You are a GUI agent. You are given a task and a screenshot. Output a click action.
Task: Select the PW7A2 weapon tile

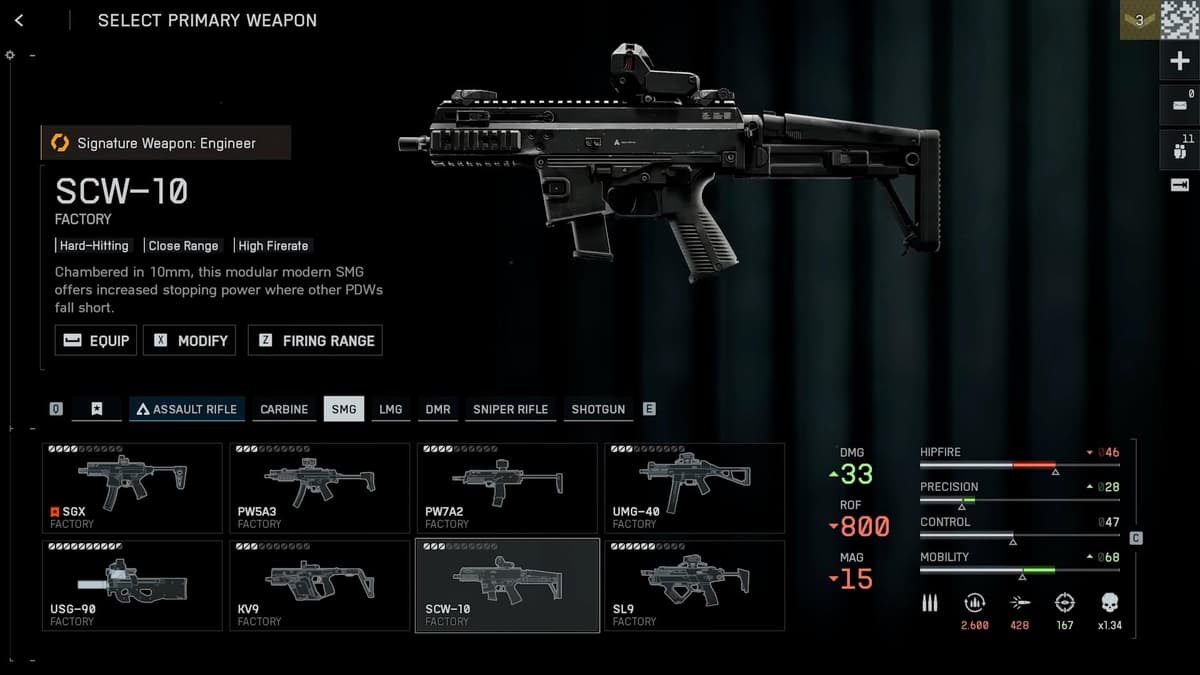507,488
